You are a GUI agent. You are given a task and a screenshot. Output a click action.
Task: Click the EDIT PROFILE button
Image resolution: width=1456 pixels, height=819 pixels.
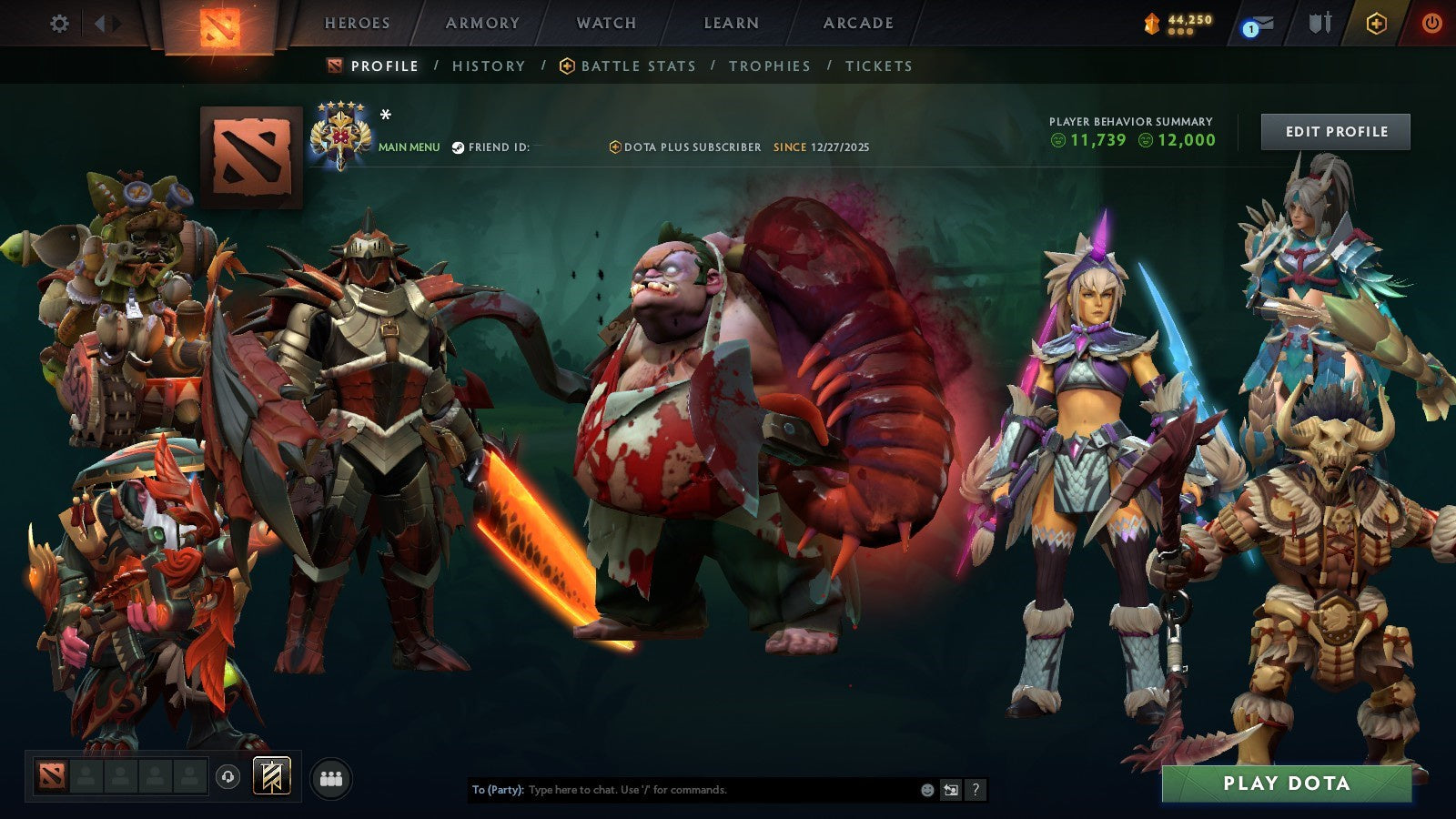[1334, 131]
